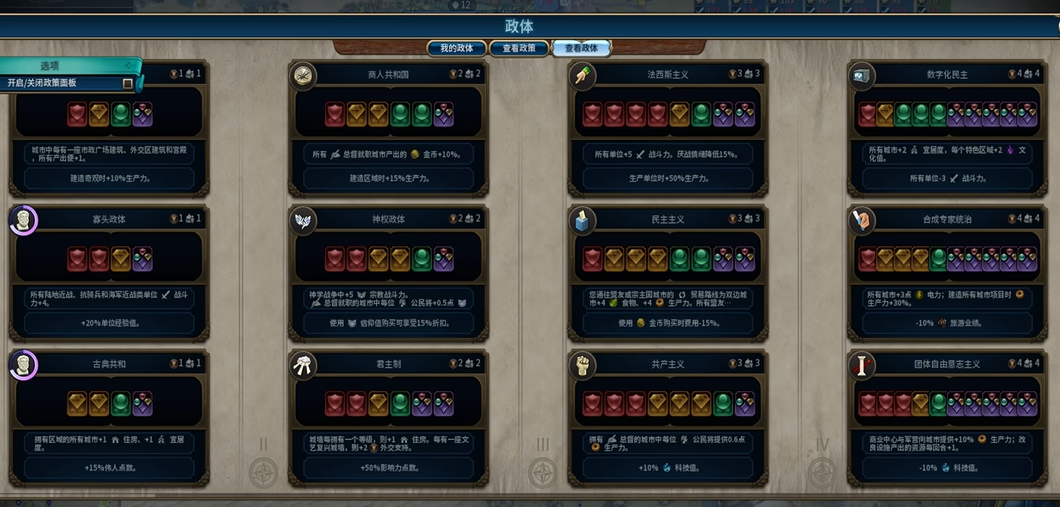Open the 查看政策 tab

tap(518, 48)
